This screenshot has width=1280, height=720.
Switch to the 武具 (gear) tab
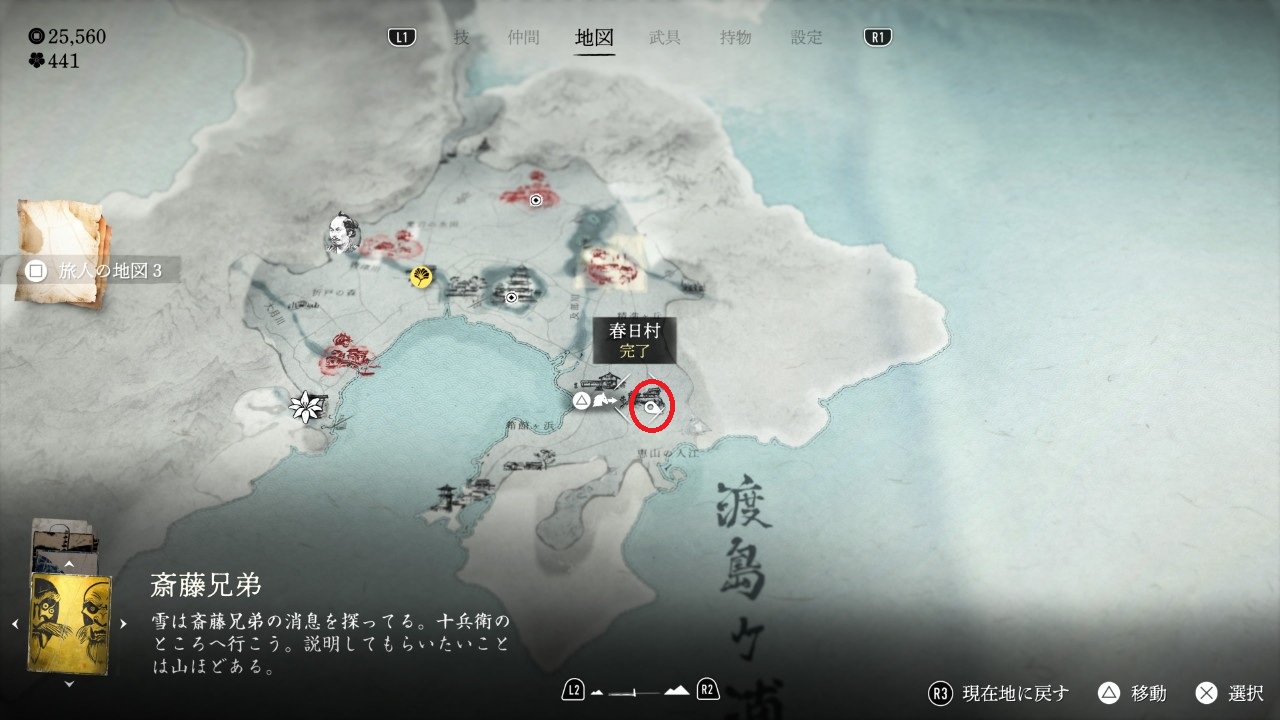665,38
